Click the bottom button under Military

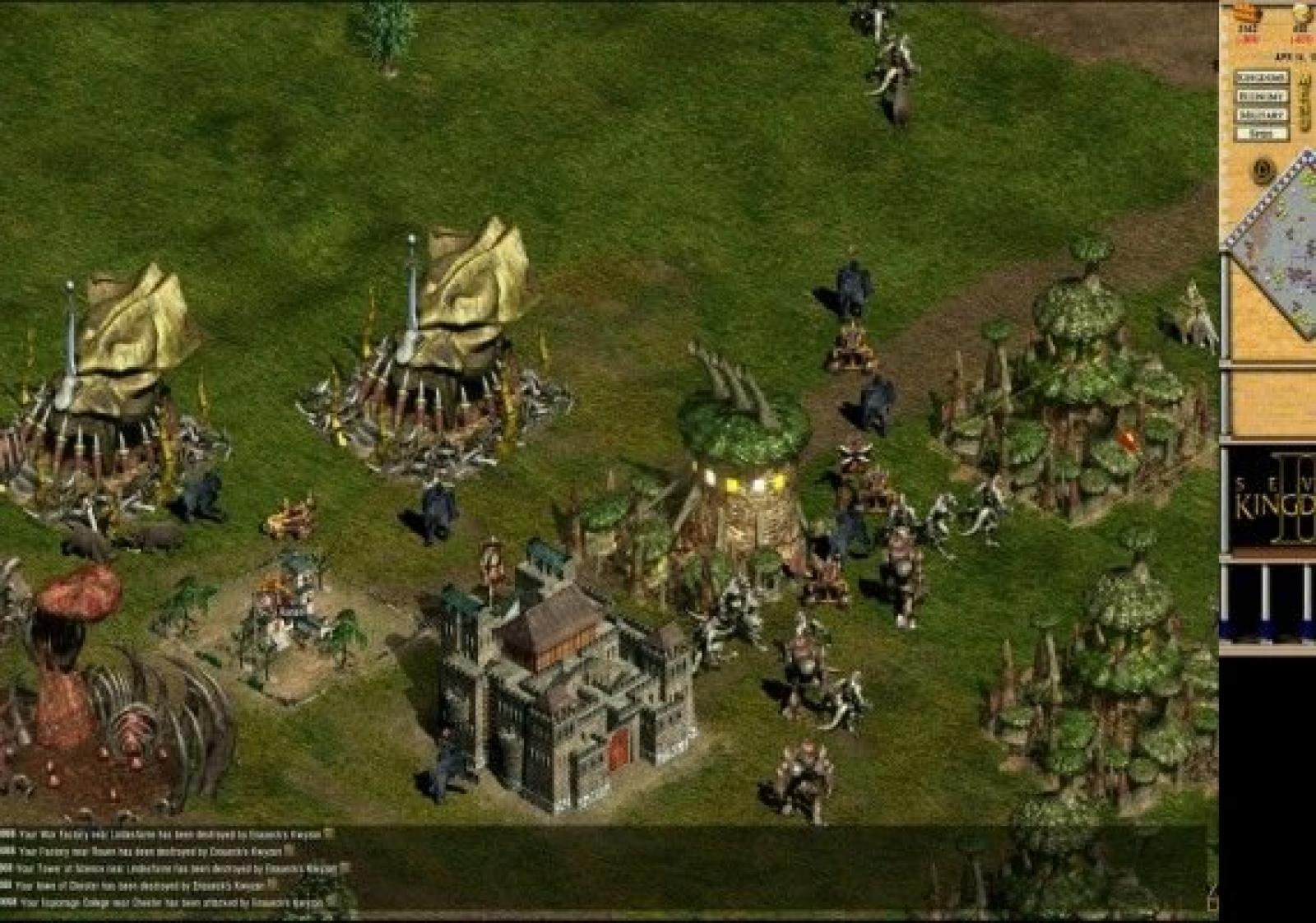pos(1262,133)
